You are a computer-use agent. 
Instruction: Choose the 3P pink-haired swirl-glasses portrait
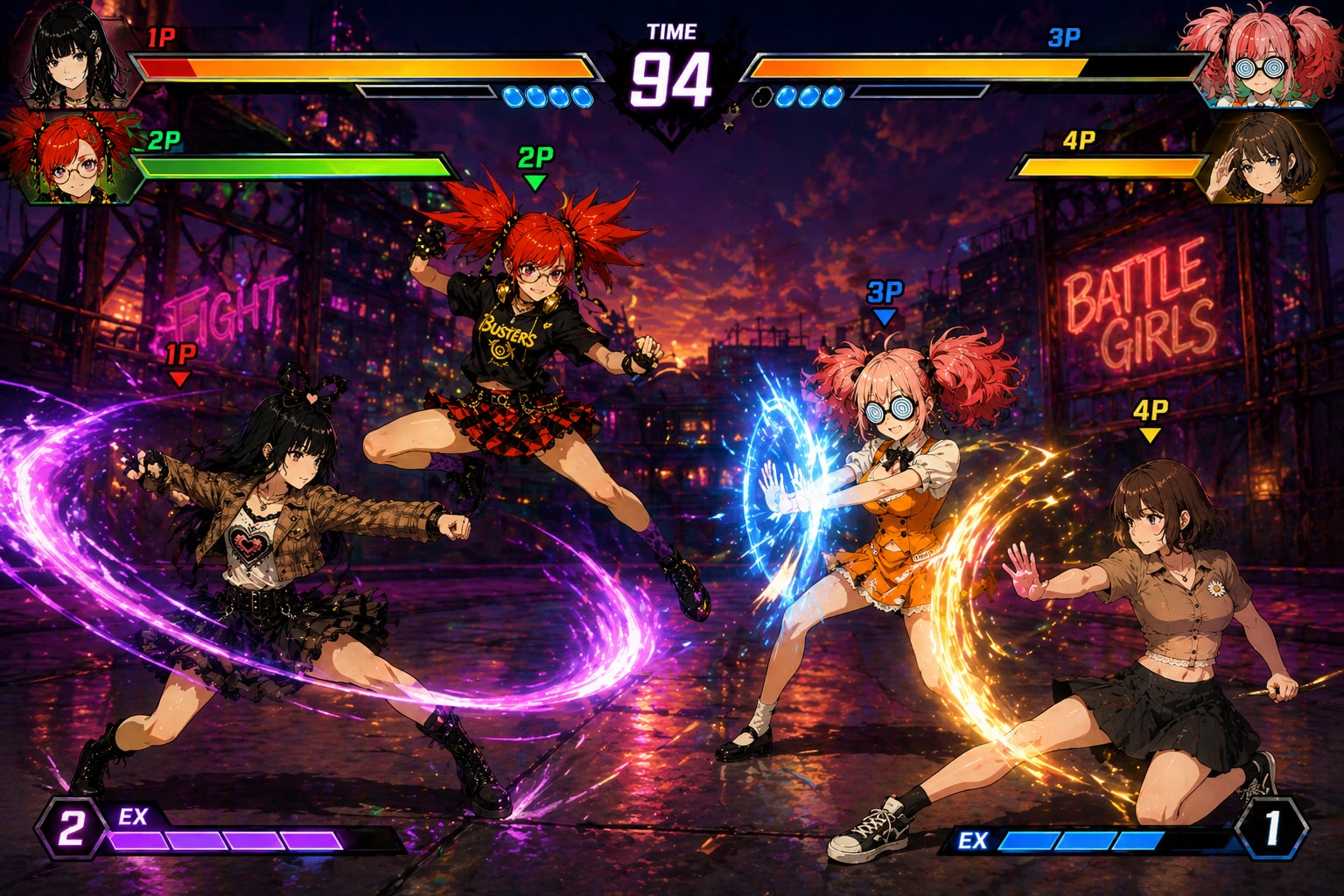tap(1258, 54)
